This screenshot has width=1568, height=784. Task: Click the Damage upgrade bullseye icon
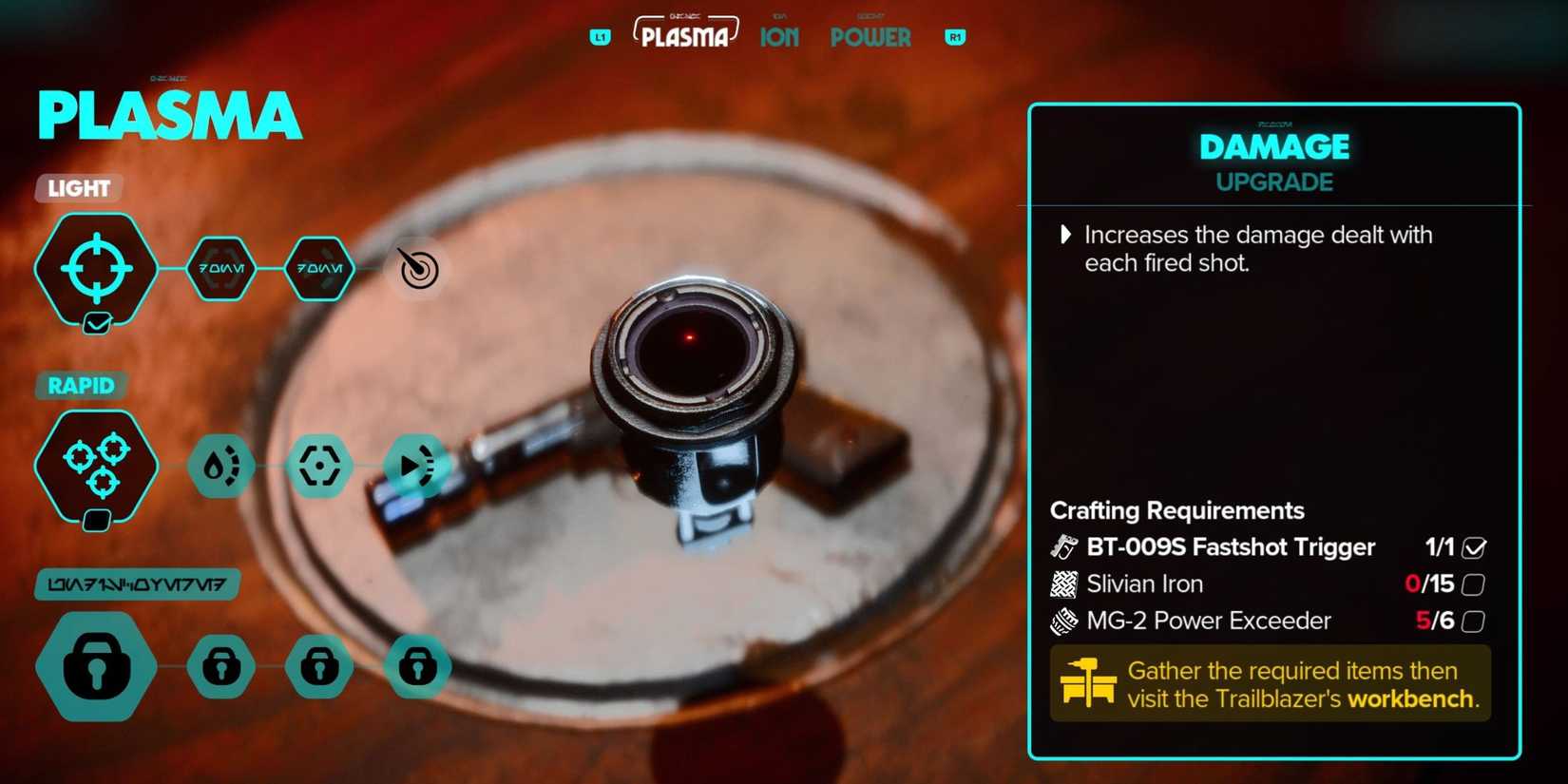(x=418, y=268)
